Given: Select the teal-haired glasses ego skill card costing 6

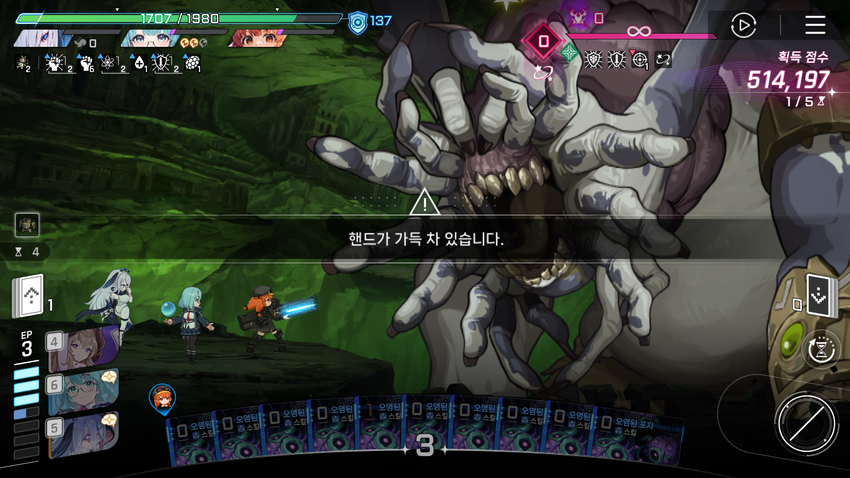Looking at the screenshot, I should [x=82, y=391].
